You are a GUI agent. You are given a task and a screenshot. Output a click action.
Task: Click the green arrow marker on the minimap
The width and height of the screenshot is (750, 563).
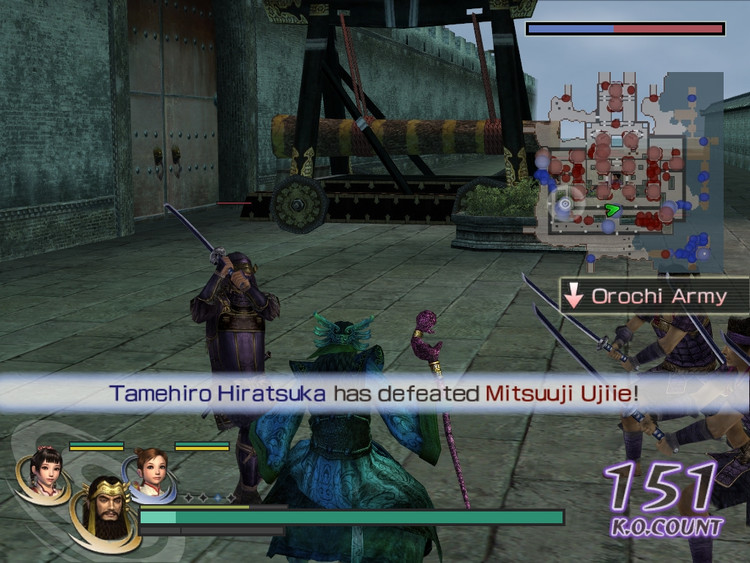click(x=612, y=210)
